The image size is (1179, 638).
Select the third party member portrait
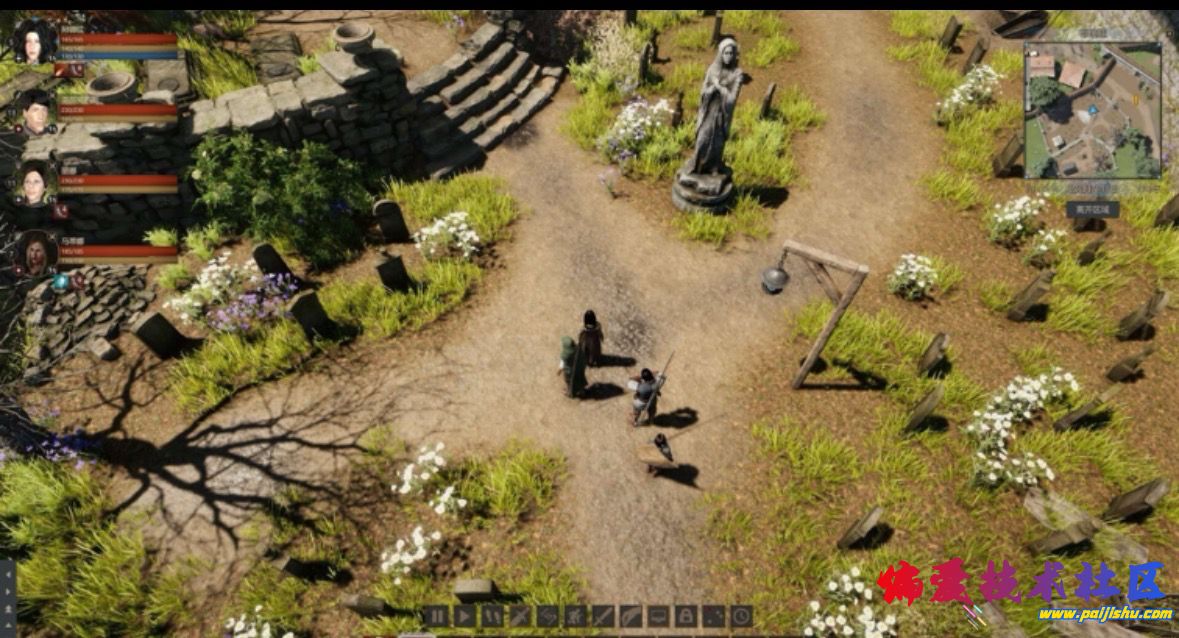point(34,183)
